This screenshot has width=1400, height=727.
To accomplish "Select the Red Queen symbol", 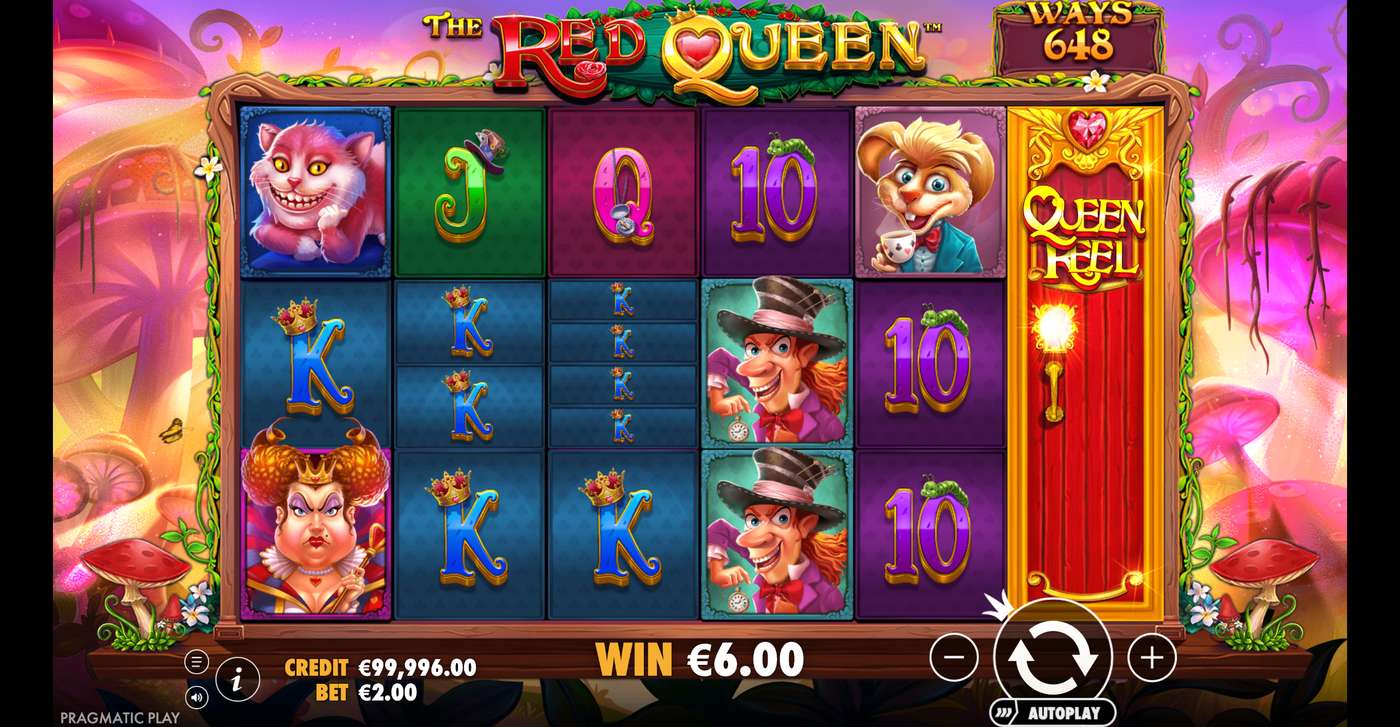I will [x=313, y=530].
